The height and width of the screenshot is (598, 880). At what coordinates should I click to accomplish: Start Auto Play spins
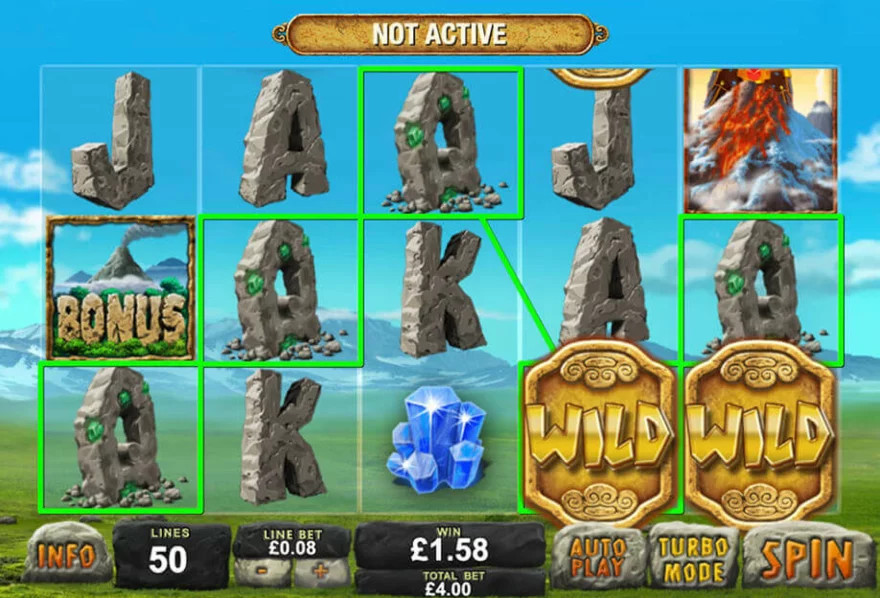tap(598, 556)
